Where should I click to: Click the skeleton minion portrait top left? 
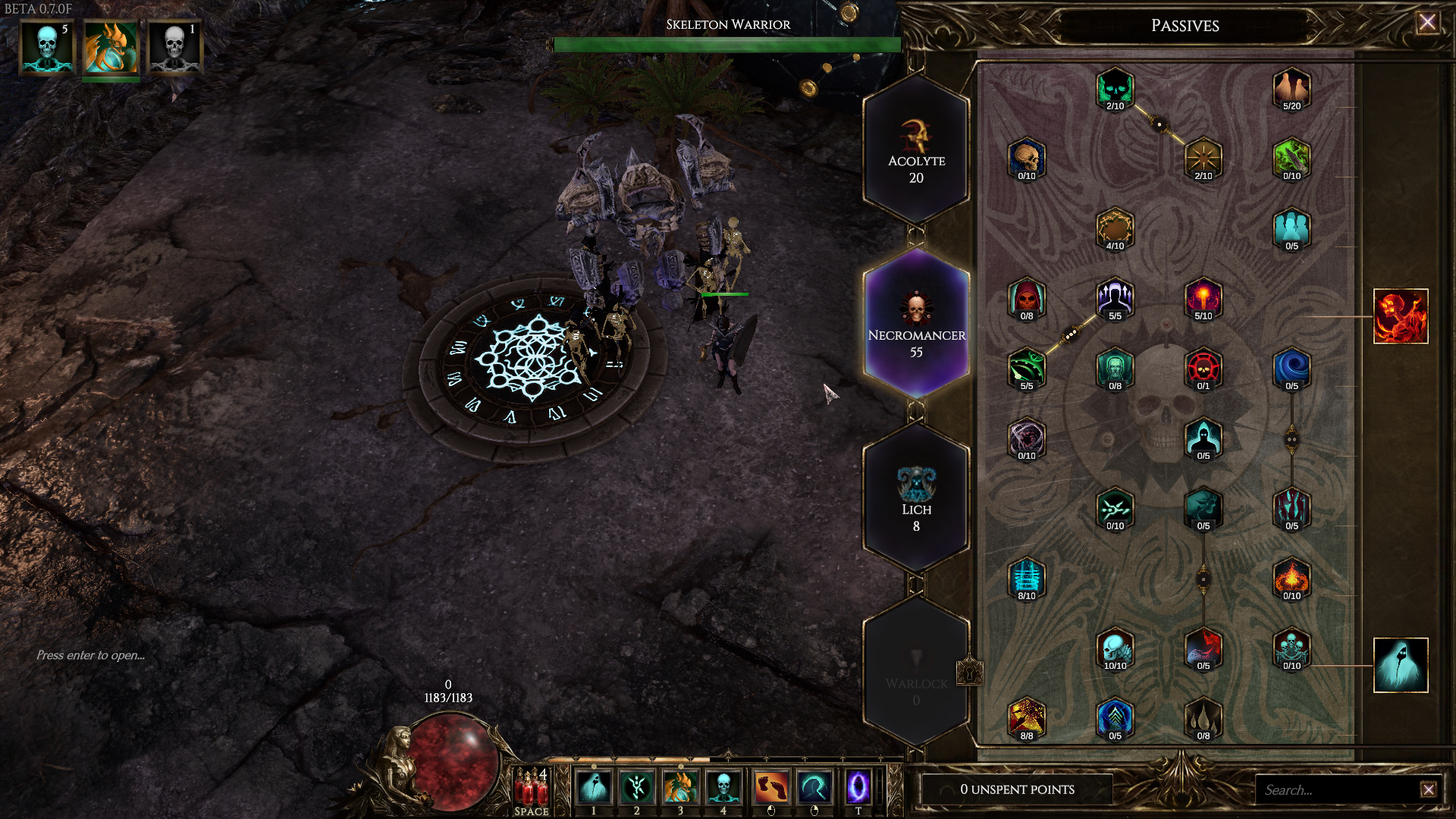(x=45, y=45)
